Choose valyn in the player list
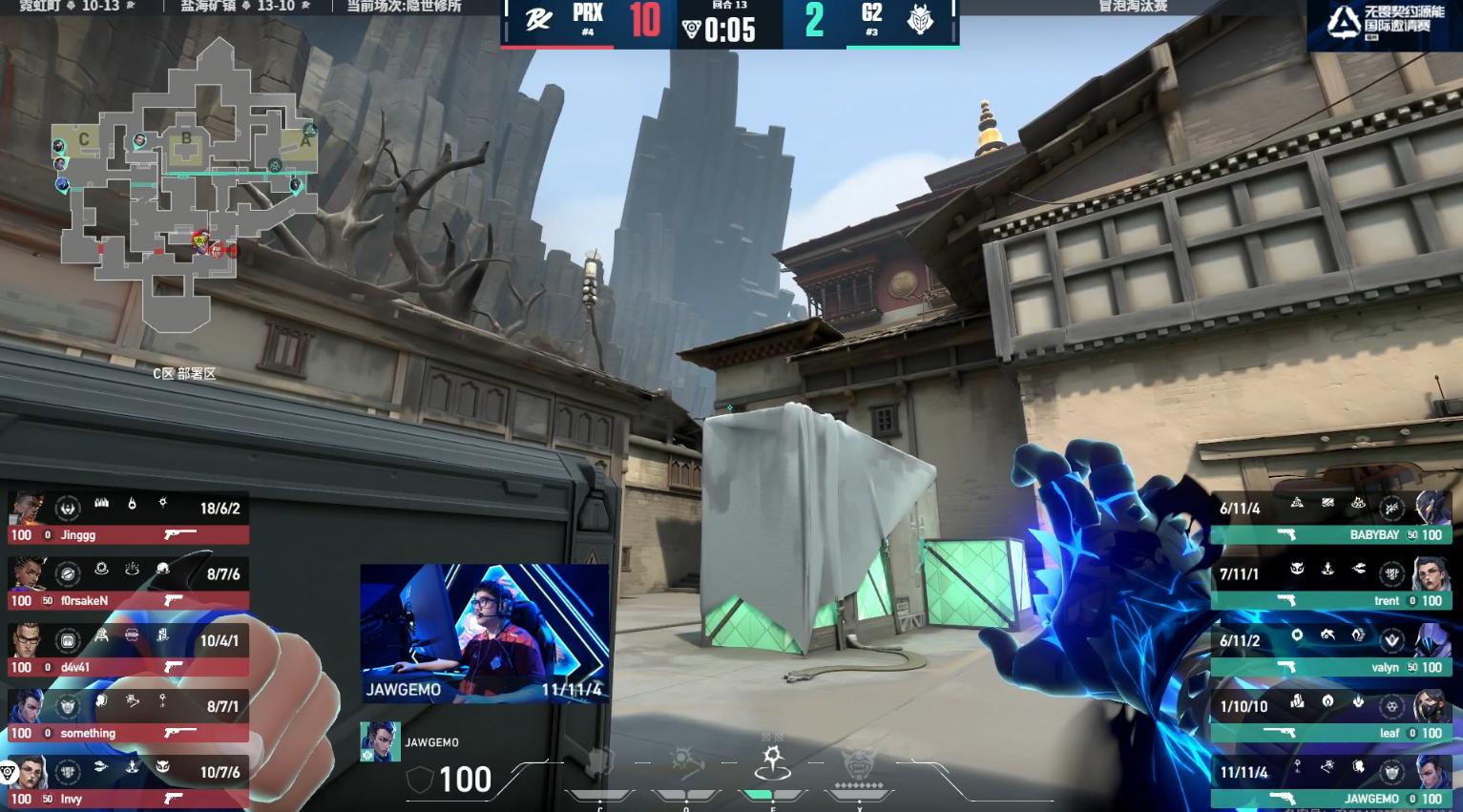The height and width of the screenshot is (812, 1463). [1331, 652]
